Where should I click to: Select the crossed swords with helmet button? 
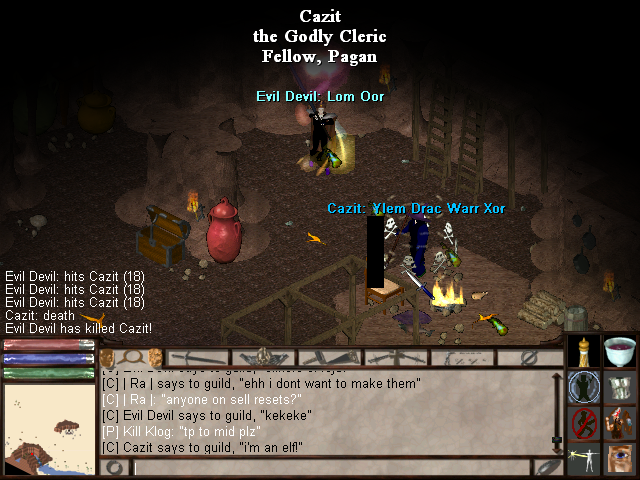(264, 357)
